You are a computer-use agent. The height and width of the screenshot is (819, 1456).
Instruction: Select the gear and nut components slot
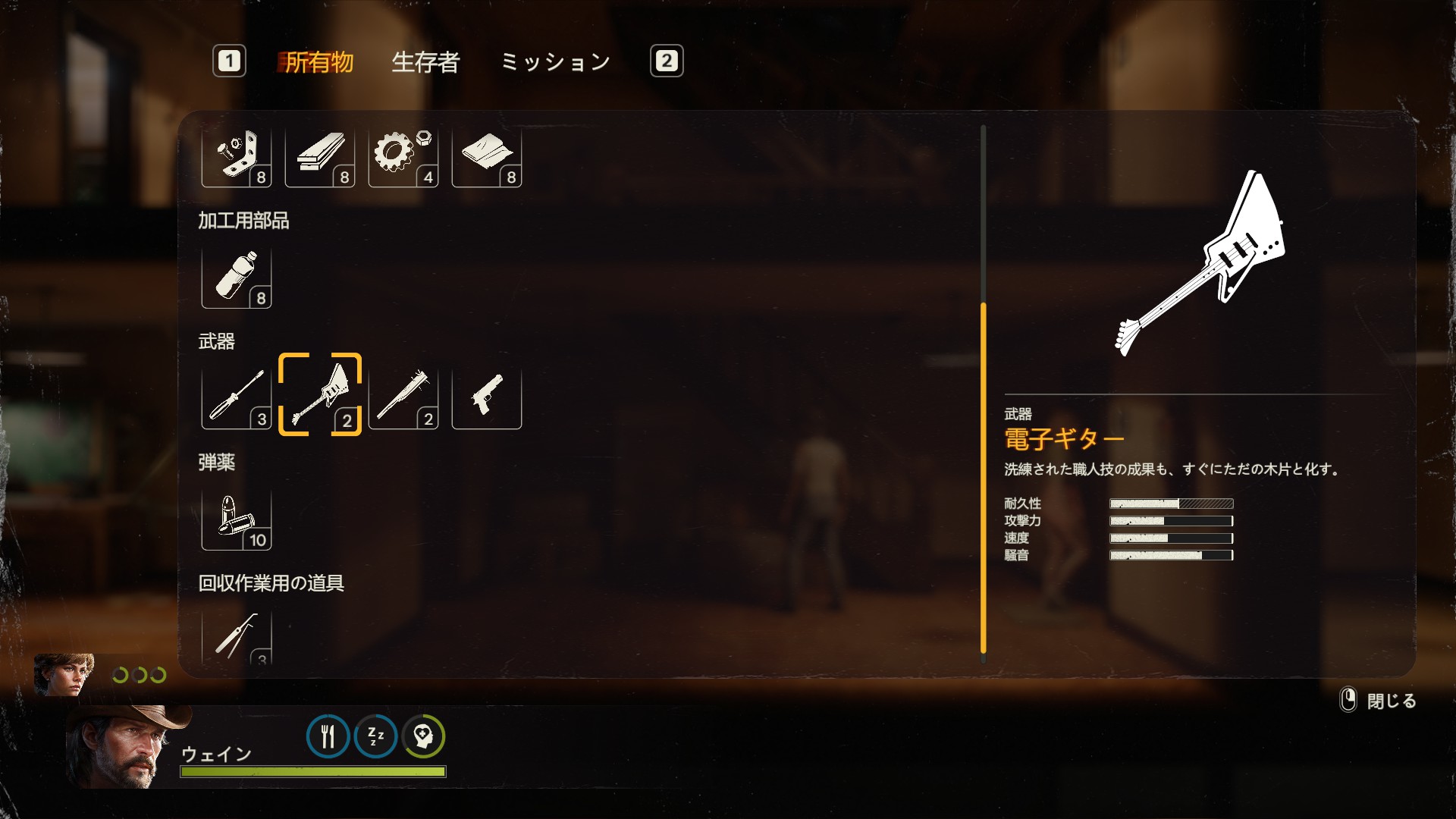[403, 156]
